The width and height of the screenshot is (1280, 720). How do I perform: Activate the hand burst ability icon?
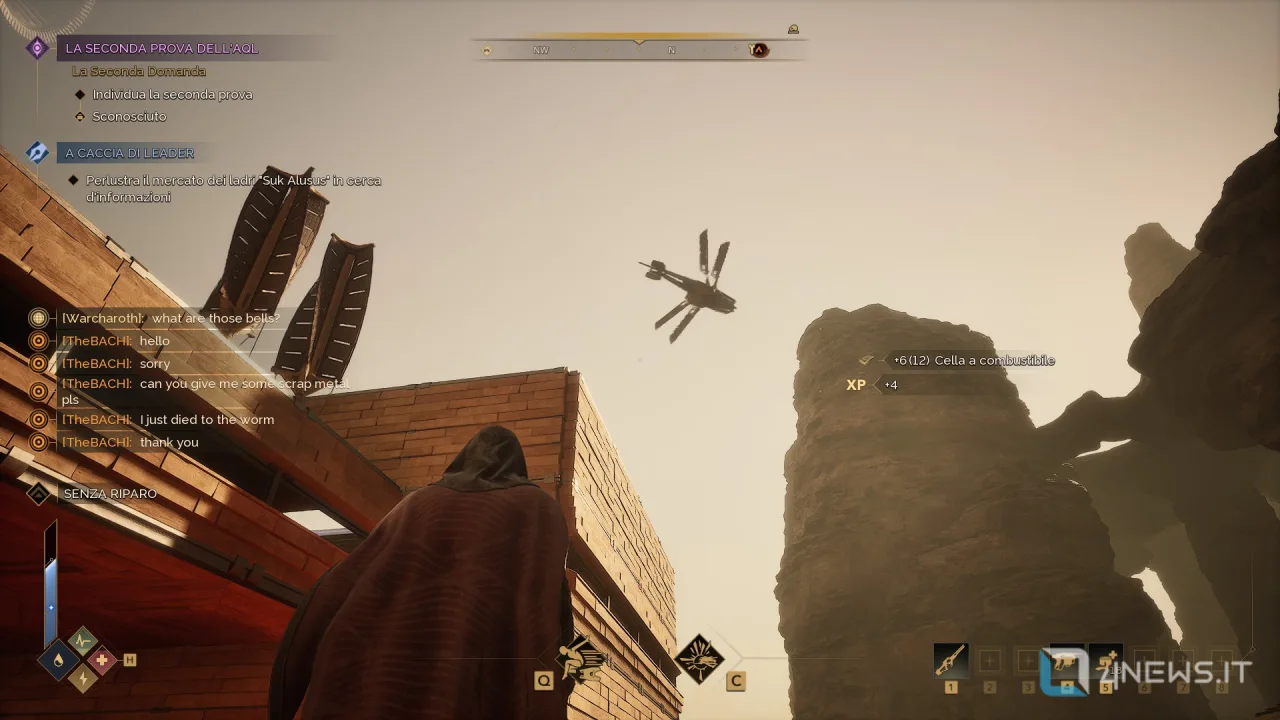coord(699,658)
